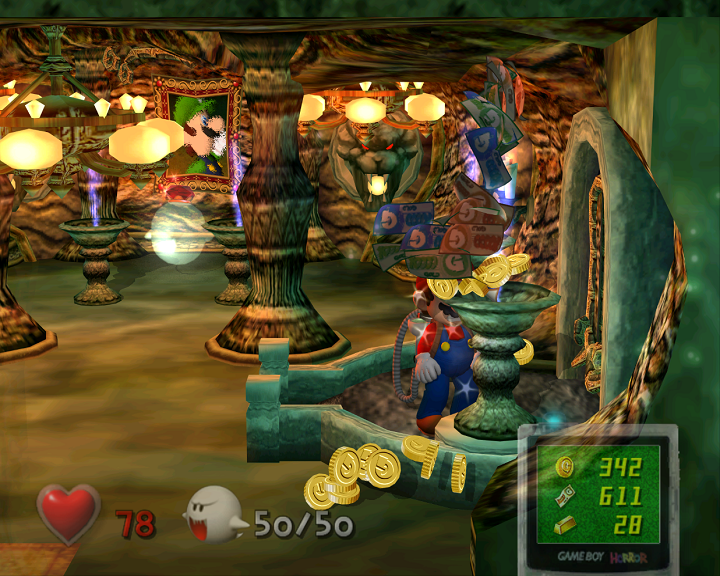720x576 pixels.
Task: Select the white Boo counter icon
Action: pyautogui.click(x=213, y=514)
